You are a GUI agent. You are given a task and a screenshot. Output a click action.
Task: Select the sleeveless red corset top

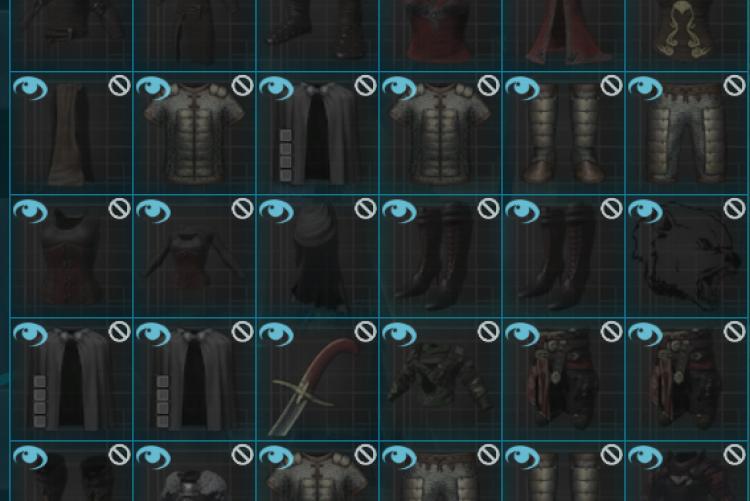[70, 258]
